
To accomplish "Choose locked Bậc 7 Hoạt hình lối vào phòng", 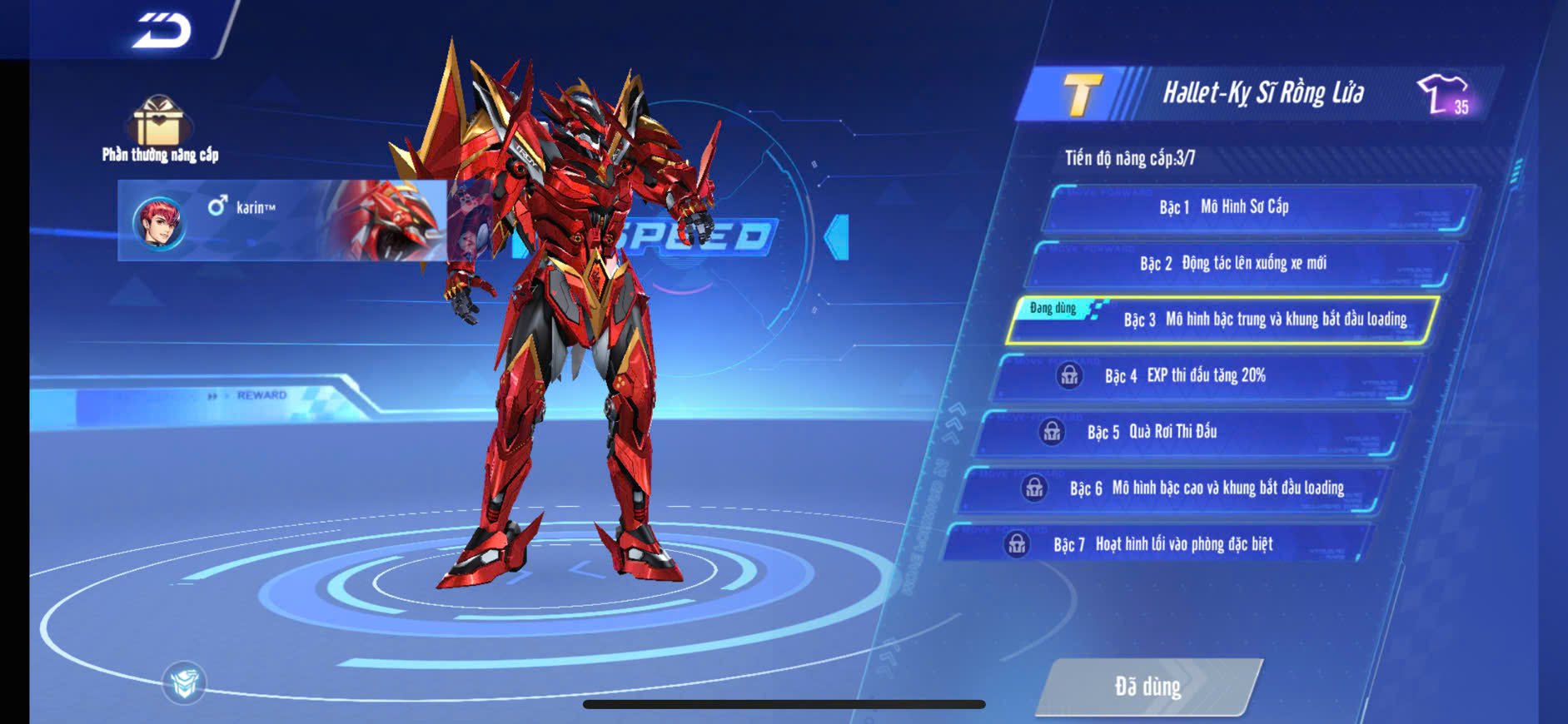I will [x=1156, y=544].
